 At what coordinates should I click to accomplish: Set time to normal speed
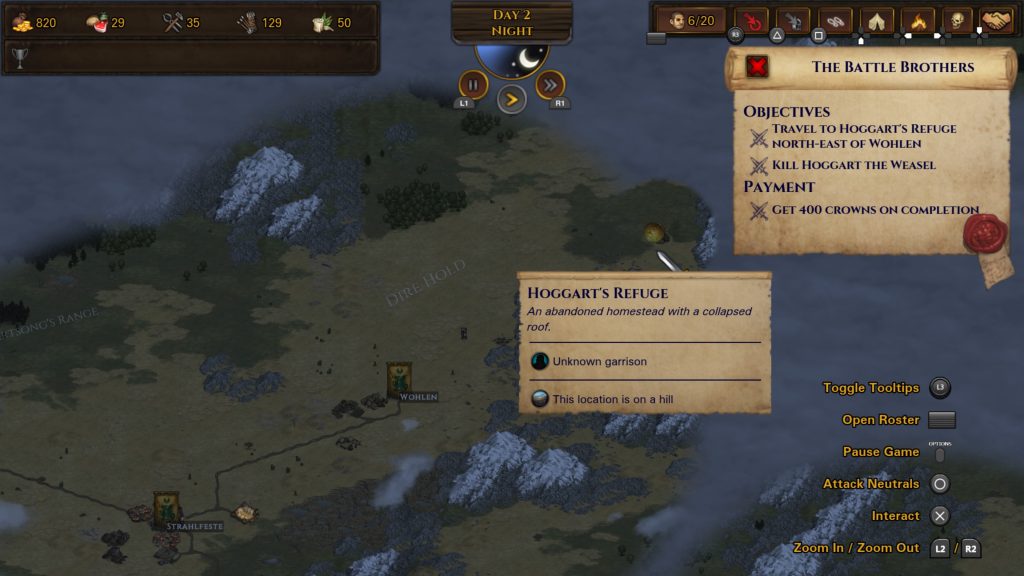pos(511,98)
